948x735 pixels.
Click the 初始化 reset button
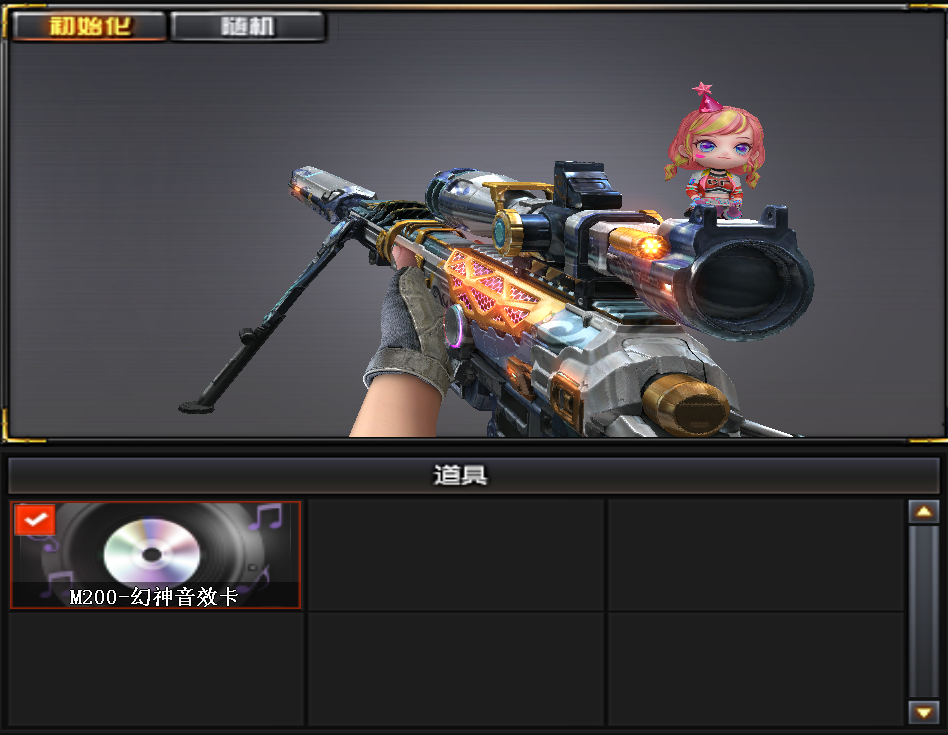(x=89, y=27)
